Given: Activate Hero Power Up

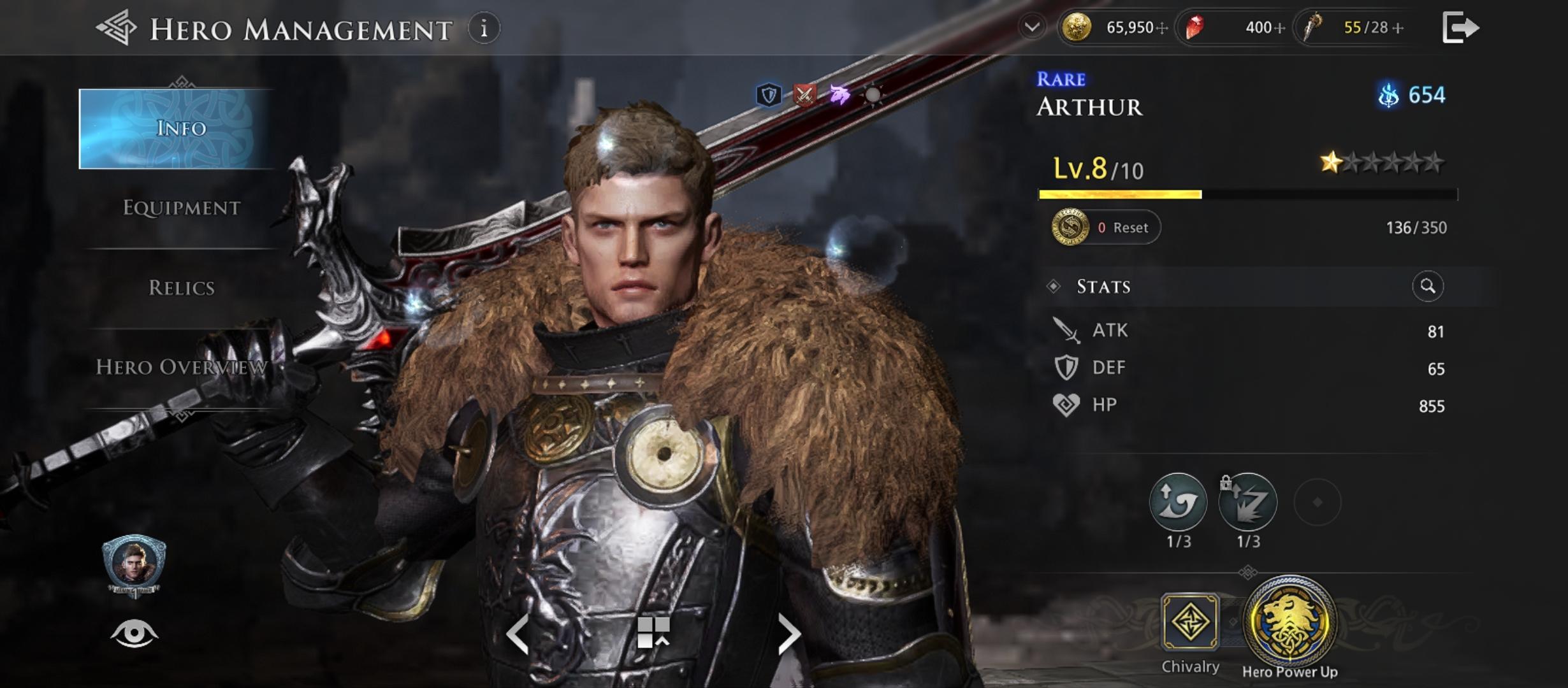Looking at the screenshot, I should click(x=1289, y=621).
